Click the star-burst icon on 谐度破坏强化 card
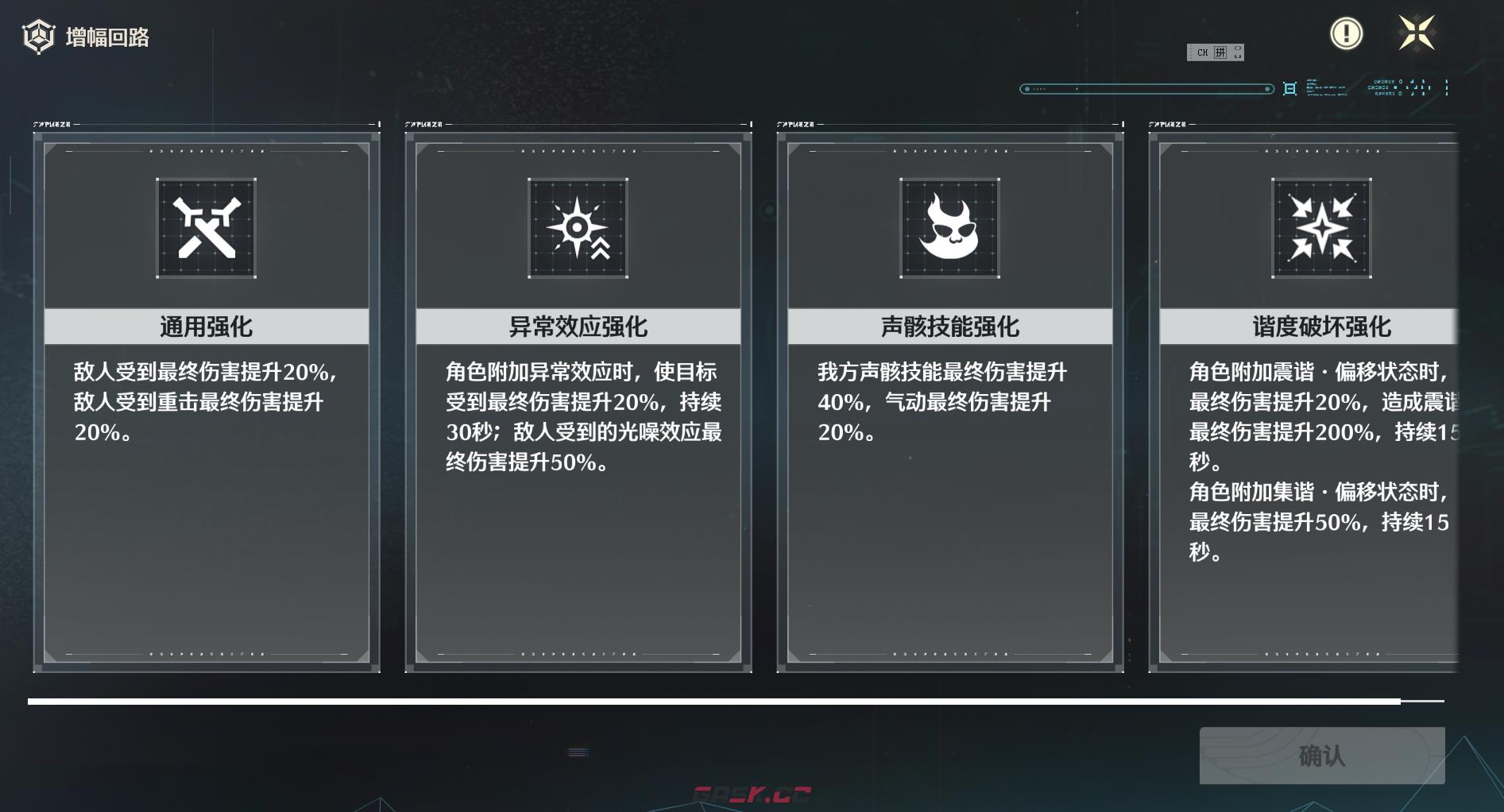Image resolution: width=1504 pixels, height=812 pixels. coord(1320,230)
